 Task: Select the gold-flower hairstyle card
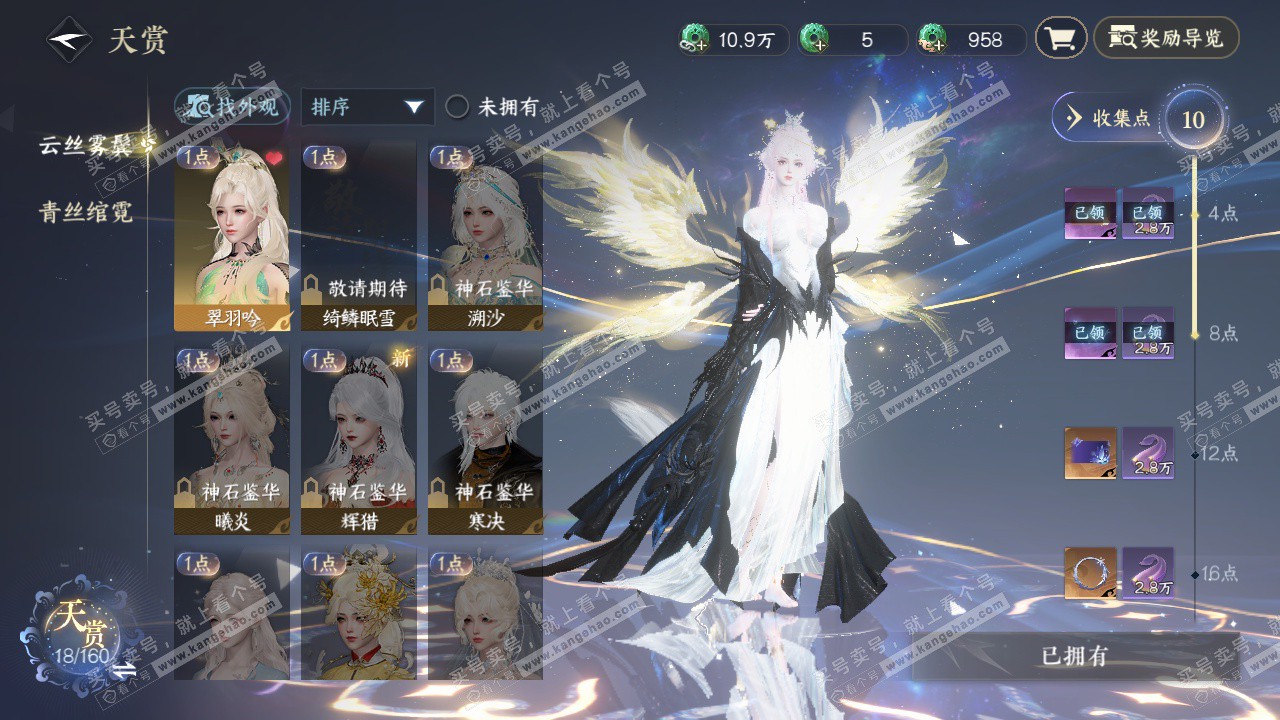click(x=358, y=614)
